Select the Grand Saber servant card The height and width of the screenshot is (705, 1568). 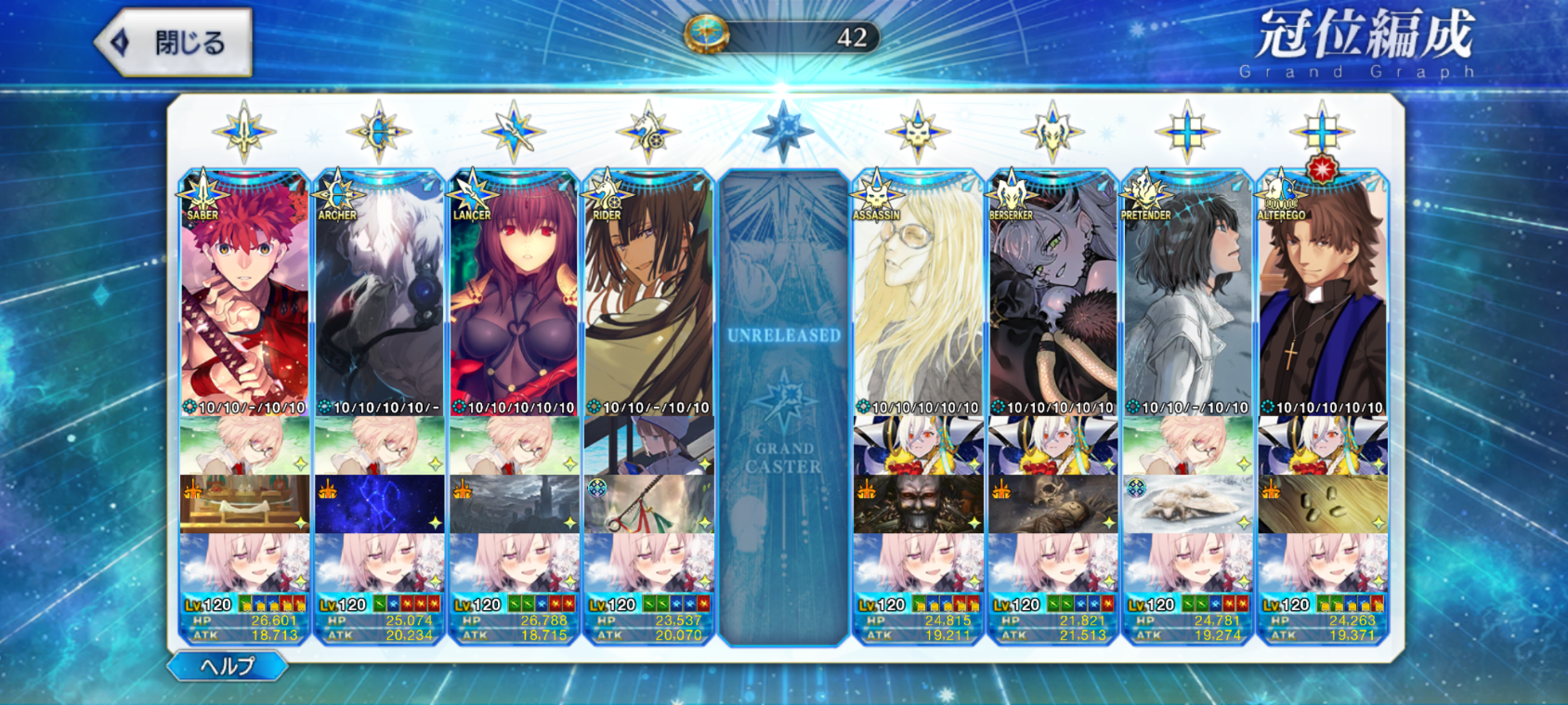click(x=244, y=297)
